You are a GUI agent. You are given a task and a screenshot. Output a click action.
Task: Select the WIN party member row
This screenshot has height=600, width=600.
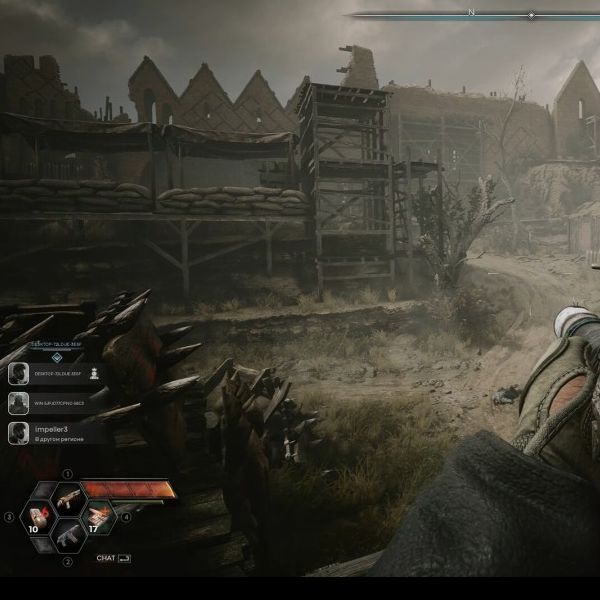pyautogui.click(x=58, y=403)
